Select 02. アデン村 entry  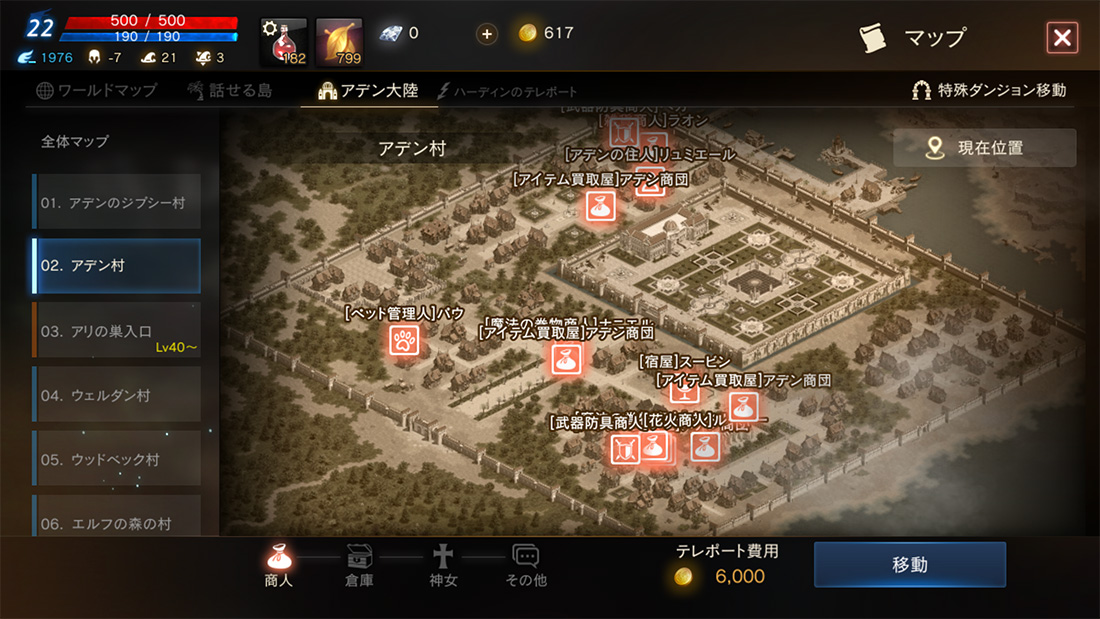116,266
